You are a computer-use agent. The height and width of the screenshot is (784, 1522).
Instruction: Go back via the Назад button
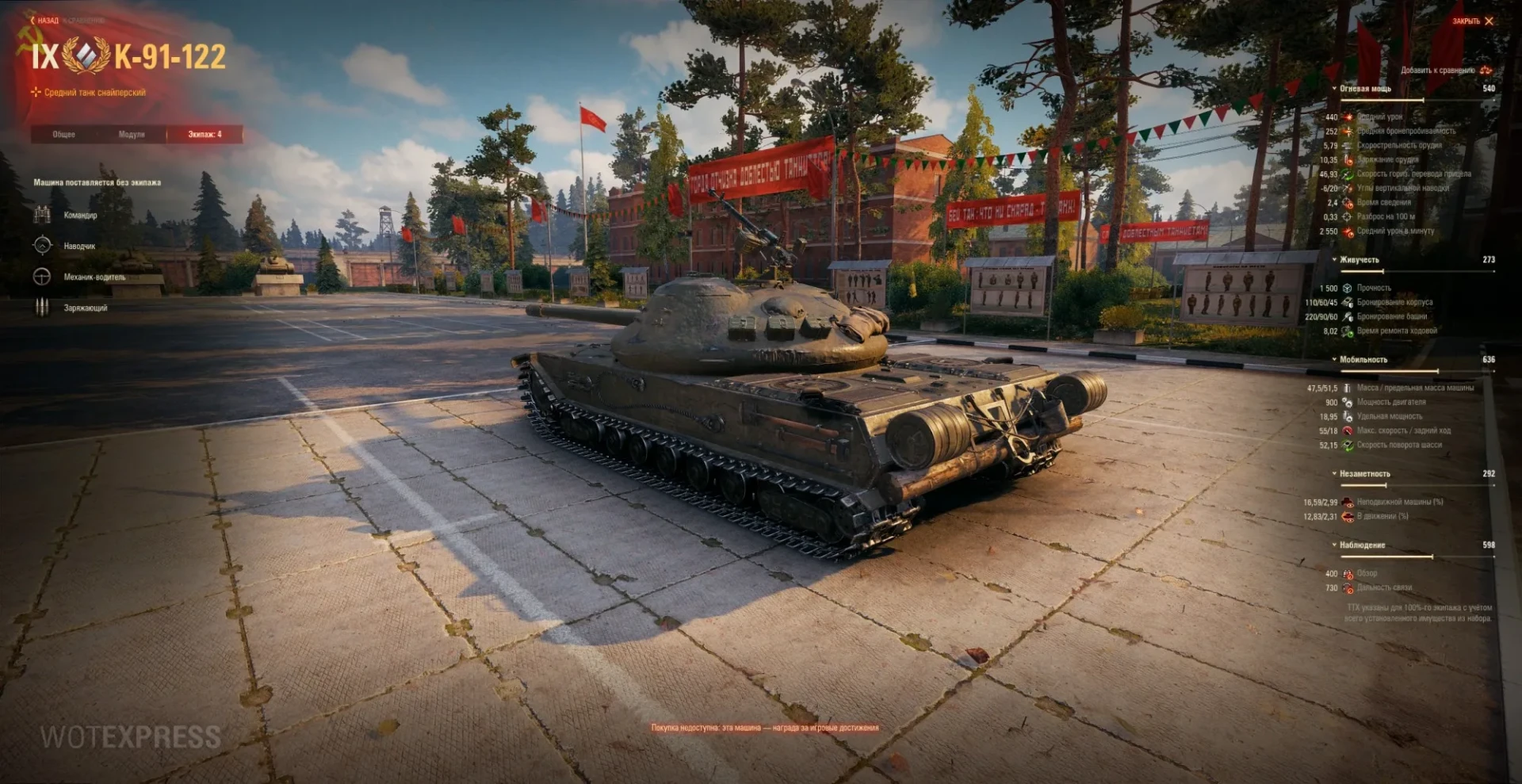[44, 21]
